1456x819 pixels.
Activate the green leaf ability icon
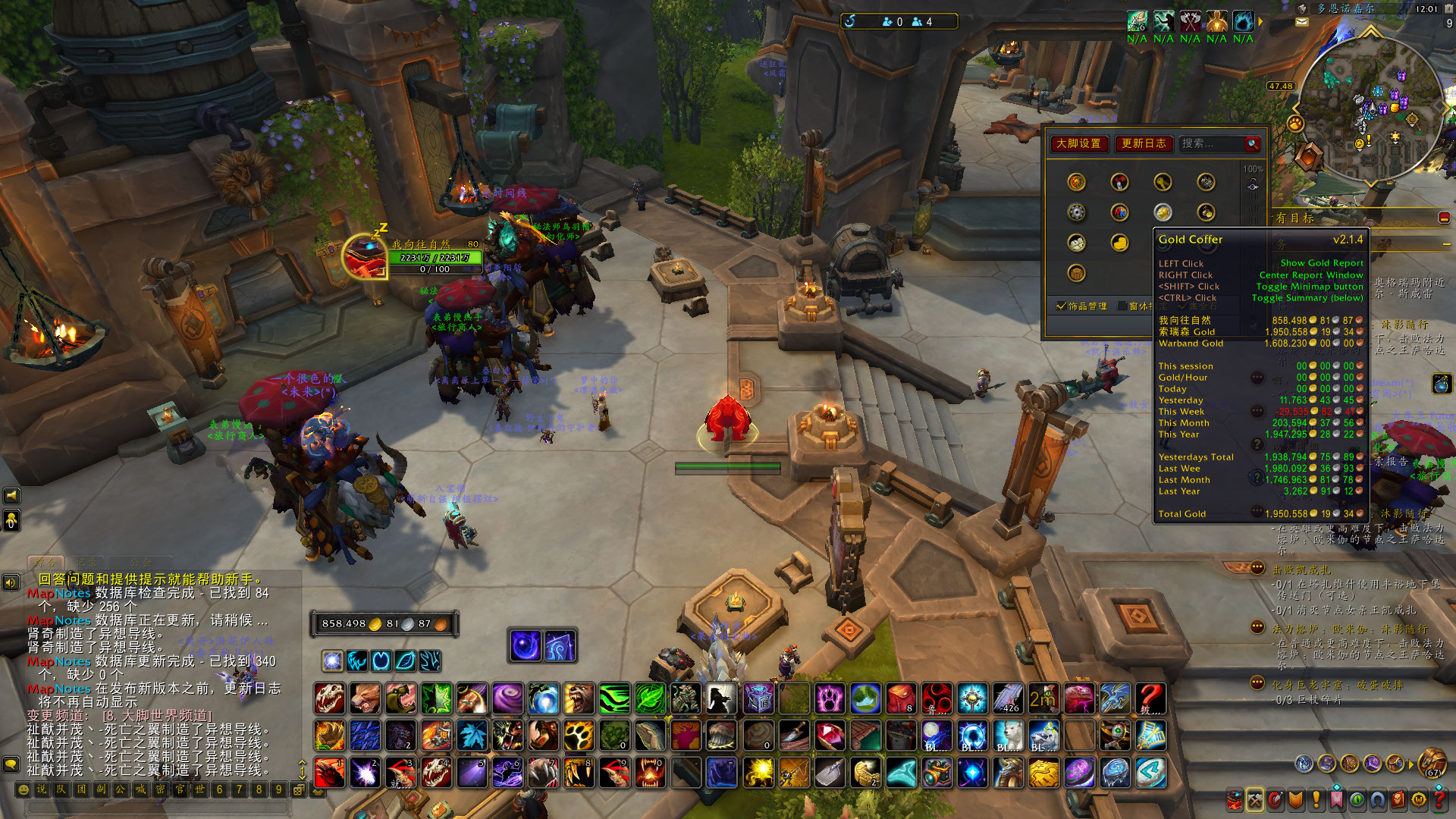pyautogui.click(x=650, y=698)
